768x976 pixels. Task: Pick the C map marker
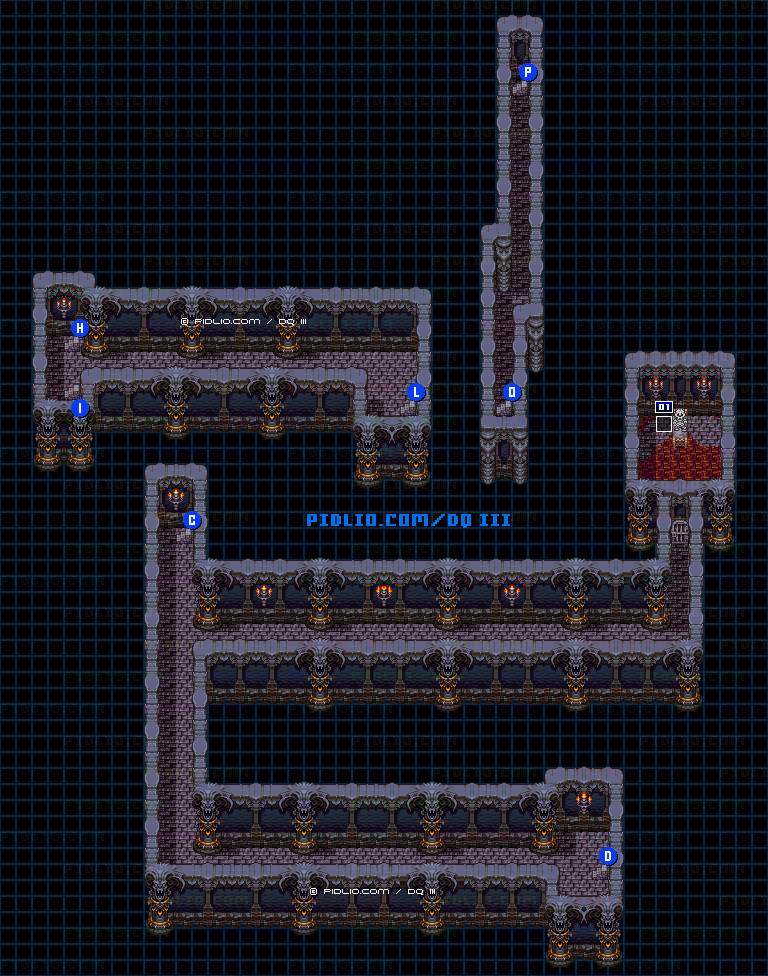(x=192, y=520)
